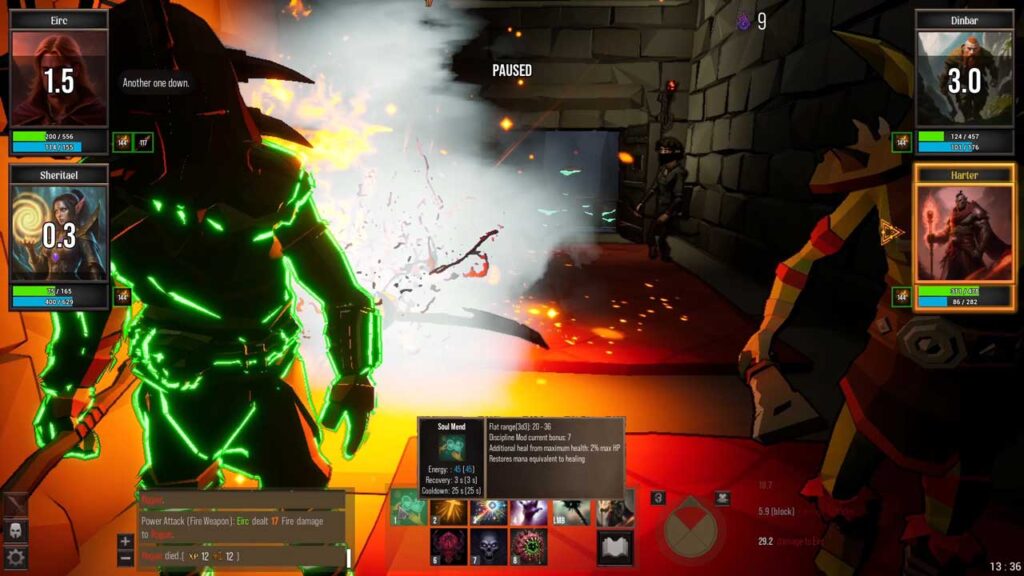Activate the skull ability in slot 7
Image resolution: width=1024 pixels, height=576 pixels.
(x=489, y=547)
